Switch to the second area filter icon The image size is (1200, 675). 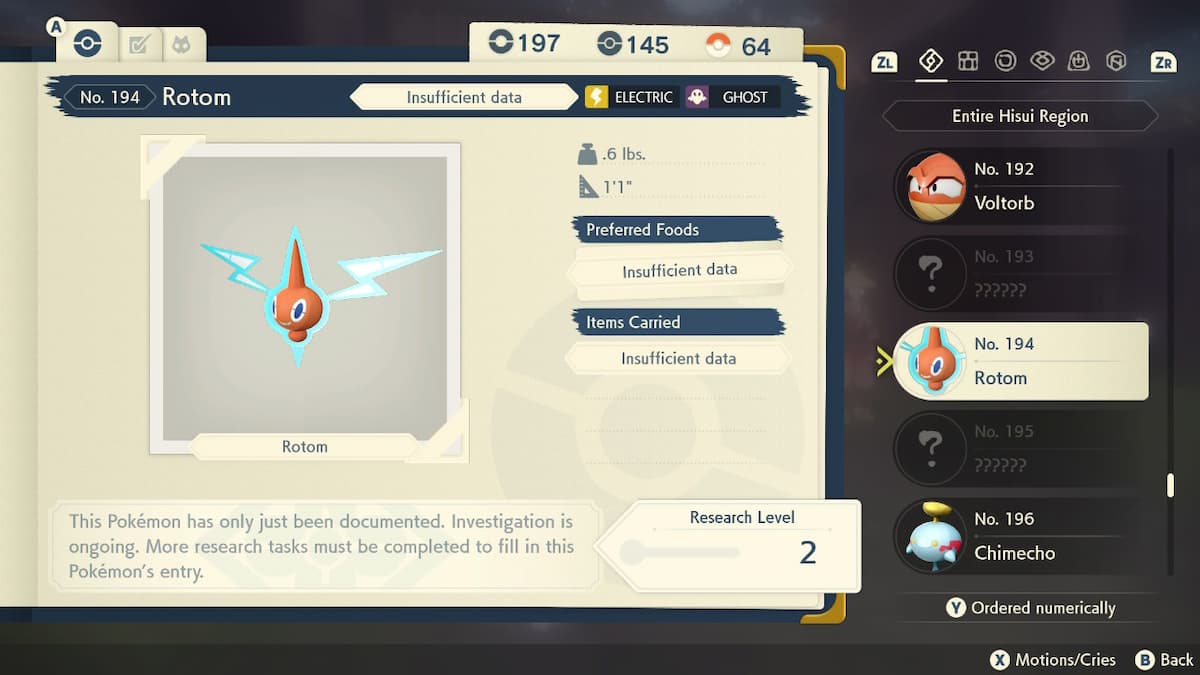click(968, 62)
